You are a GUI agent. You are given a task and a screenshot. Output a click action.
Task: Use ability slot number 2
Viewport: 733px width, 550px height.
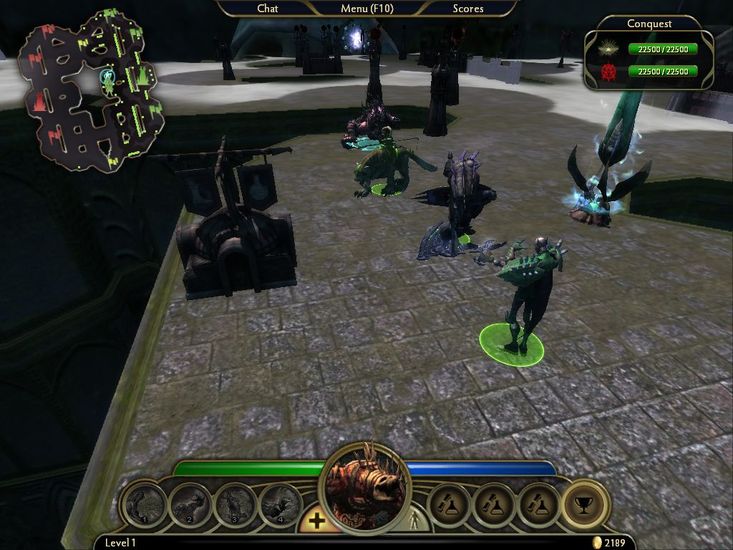click(x=190, y=504)
